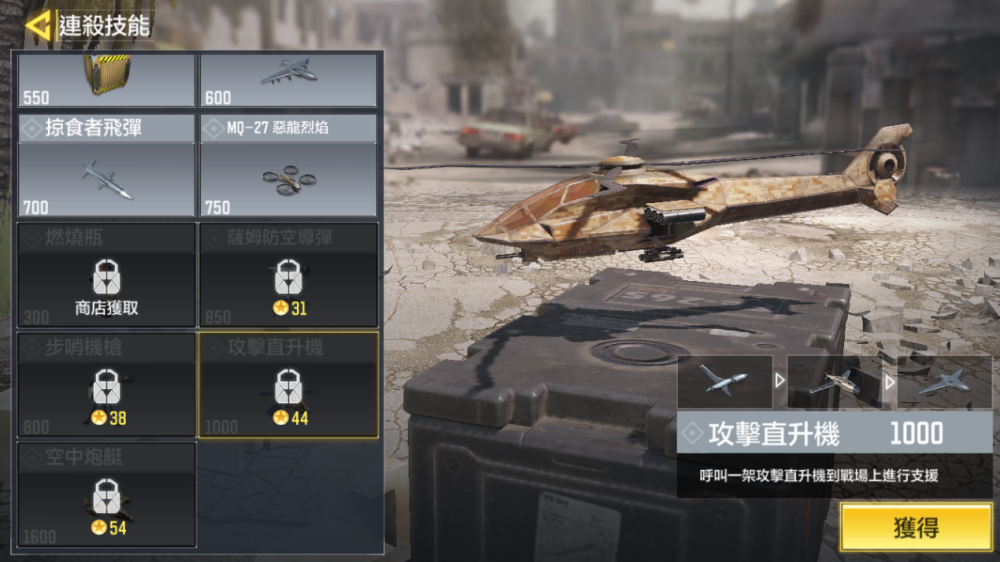The width and height of the screenshot is (1000, 562).
Task: Select the locked 燃燒瓶 tile
Action: 106,275
